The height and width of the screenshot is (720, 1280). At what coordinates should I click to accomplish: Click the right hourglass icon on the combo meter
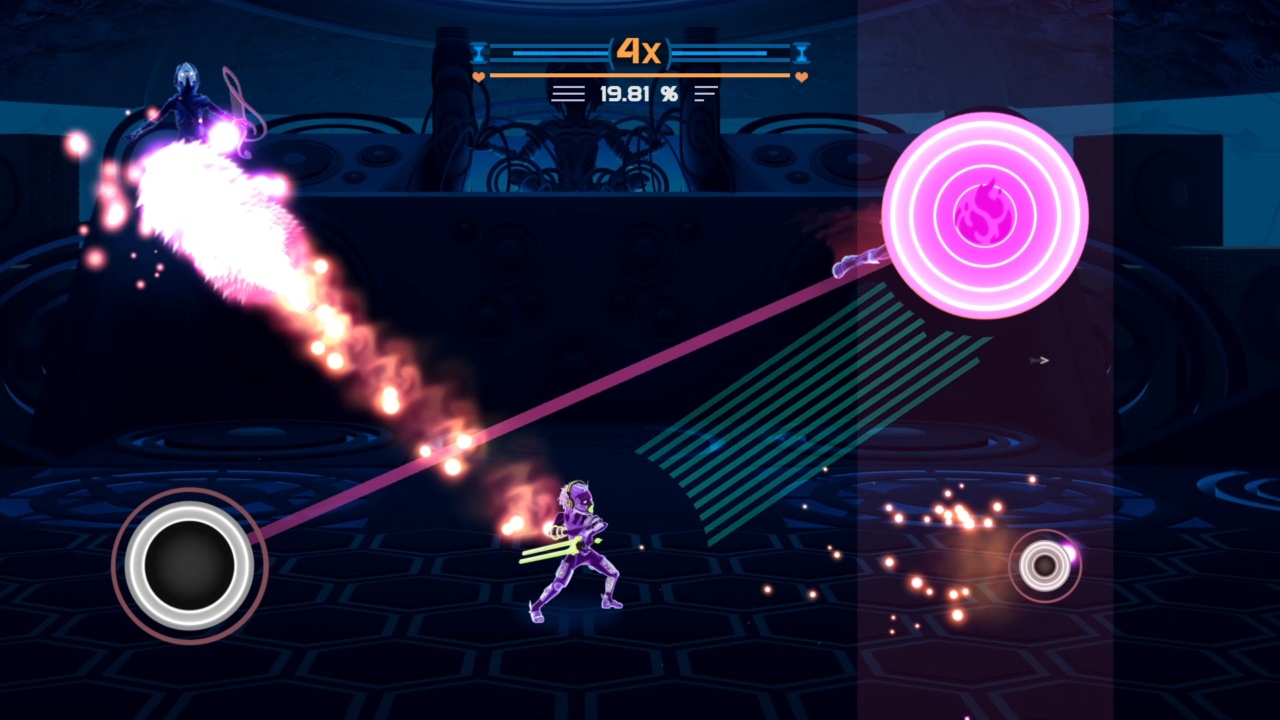point(800,52)
